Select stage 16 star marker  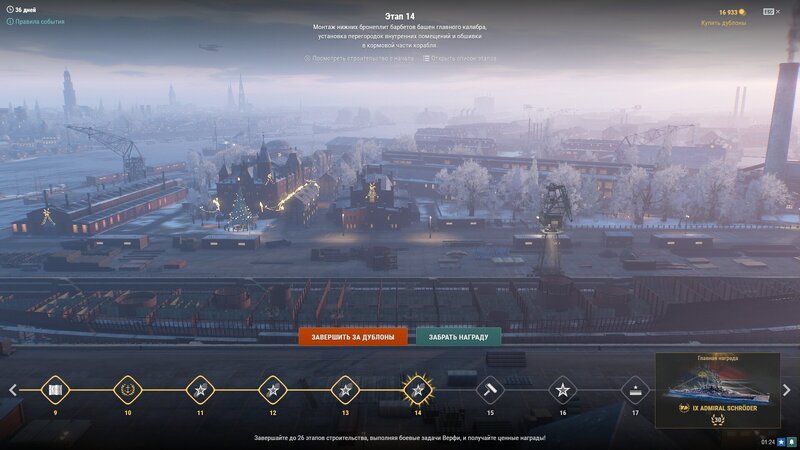pos(562,389)
